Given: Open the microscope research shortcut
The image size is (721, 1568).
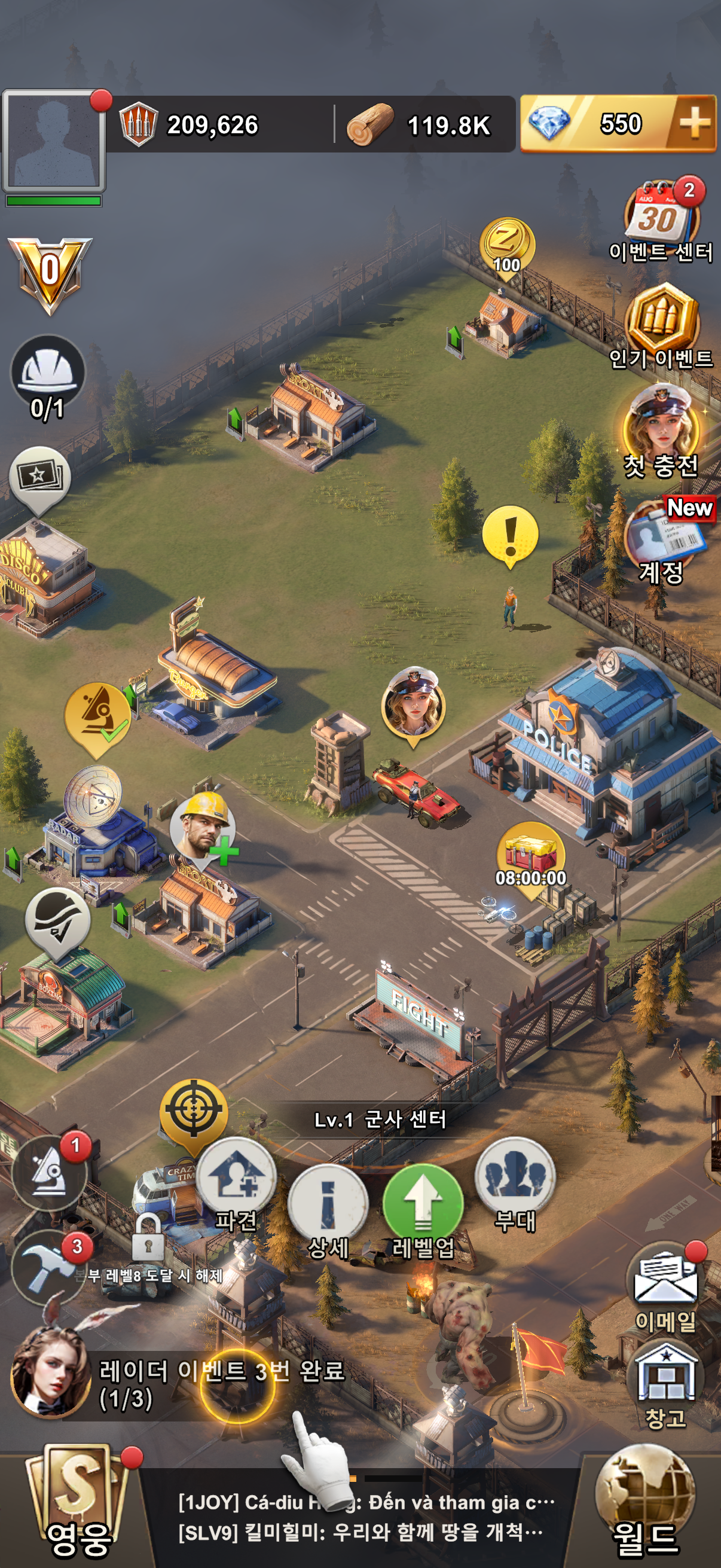Looking at the screenshot, I should [x=48, y=1173].
